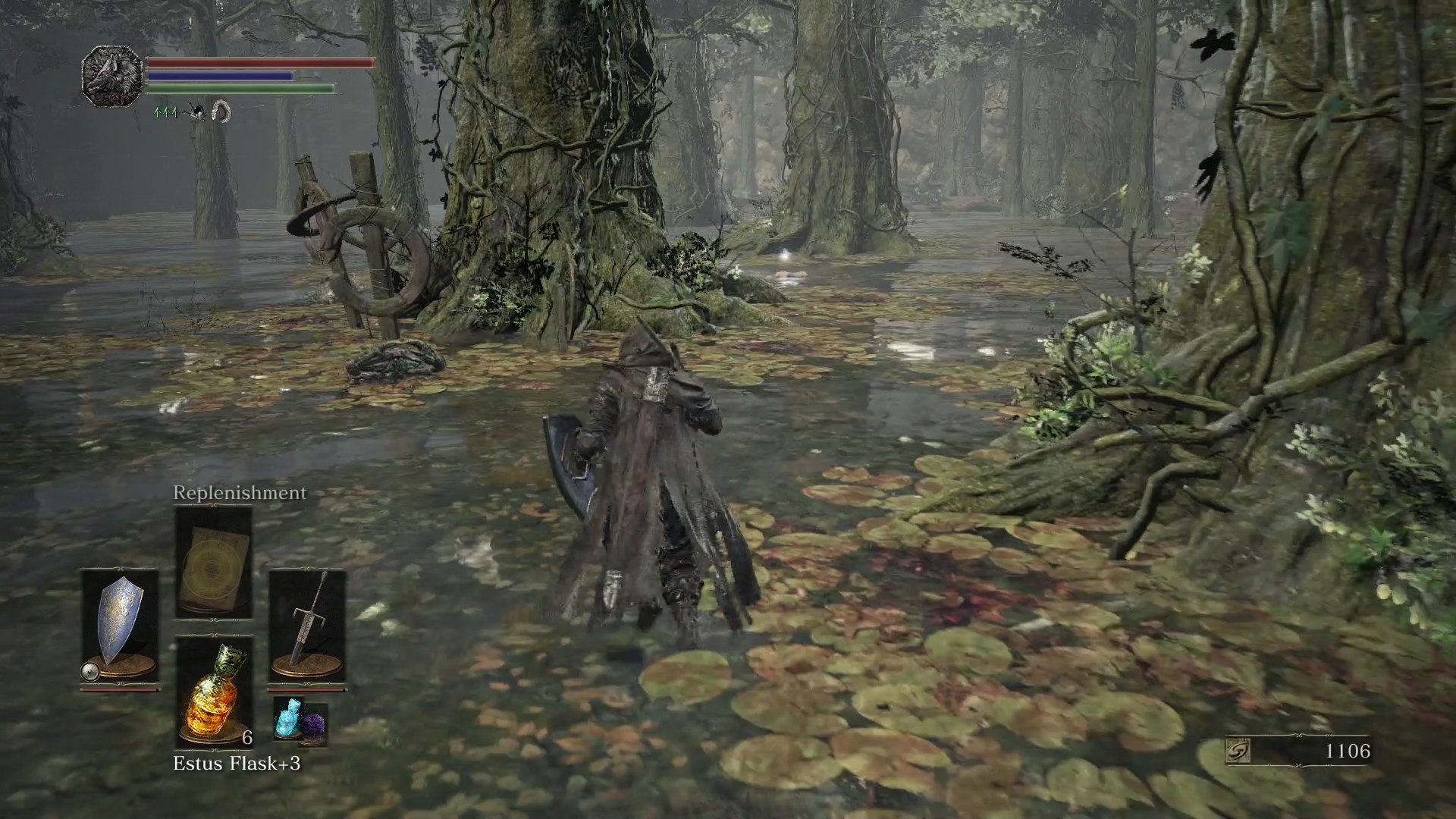Select the blue Ashen Estus item icon
This screenshot has width=1456, height=819.
(288, 717)
